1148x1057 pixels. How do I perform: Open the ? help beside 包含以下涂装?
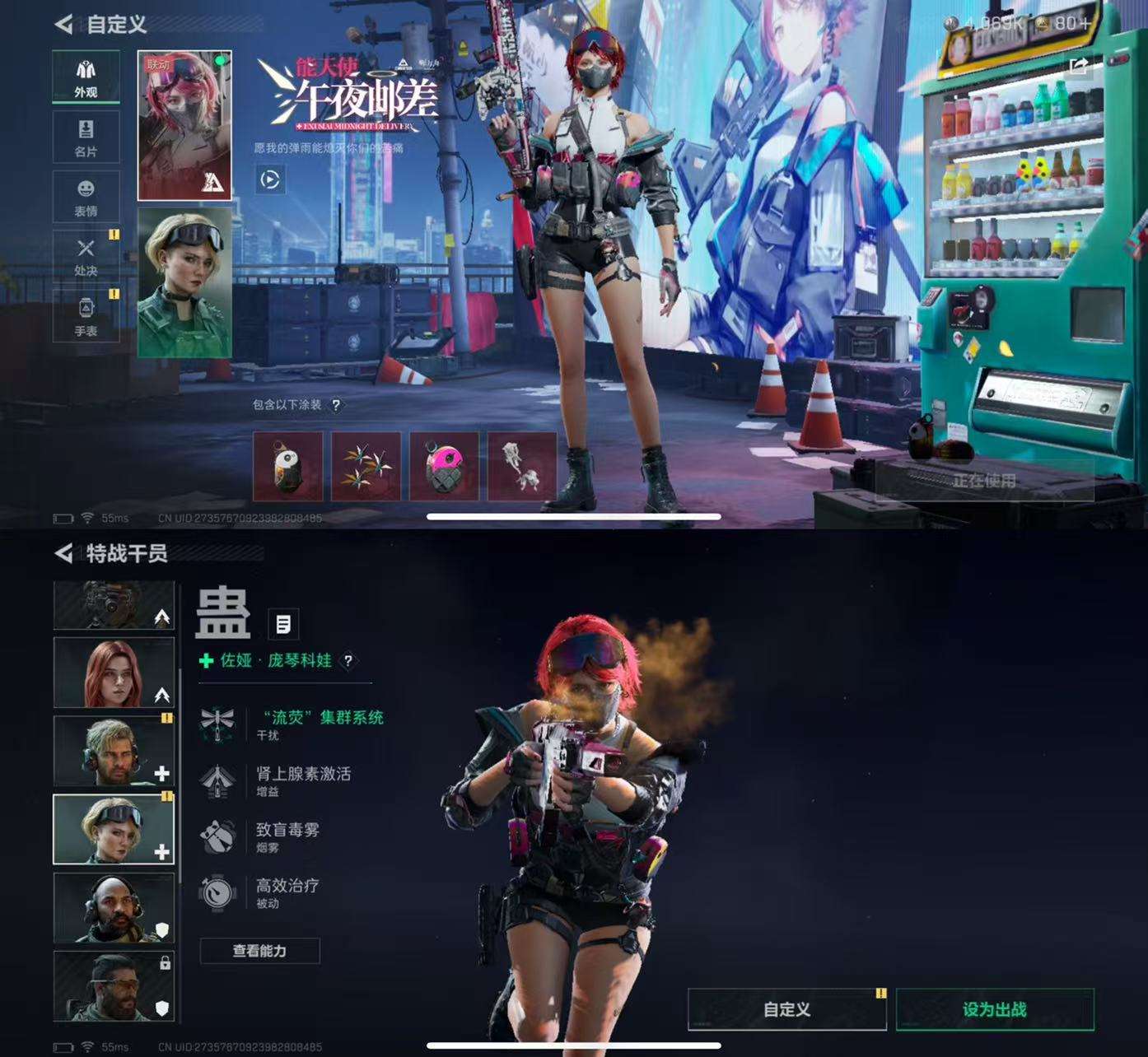pos(338,405)
